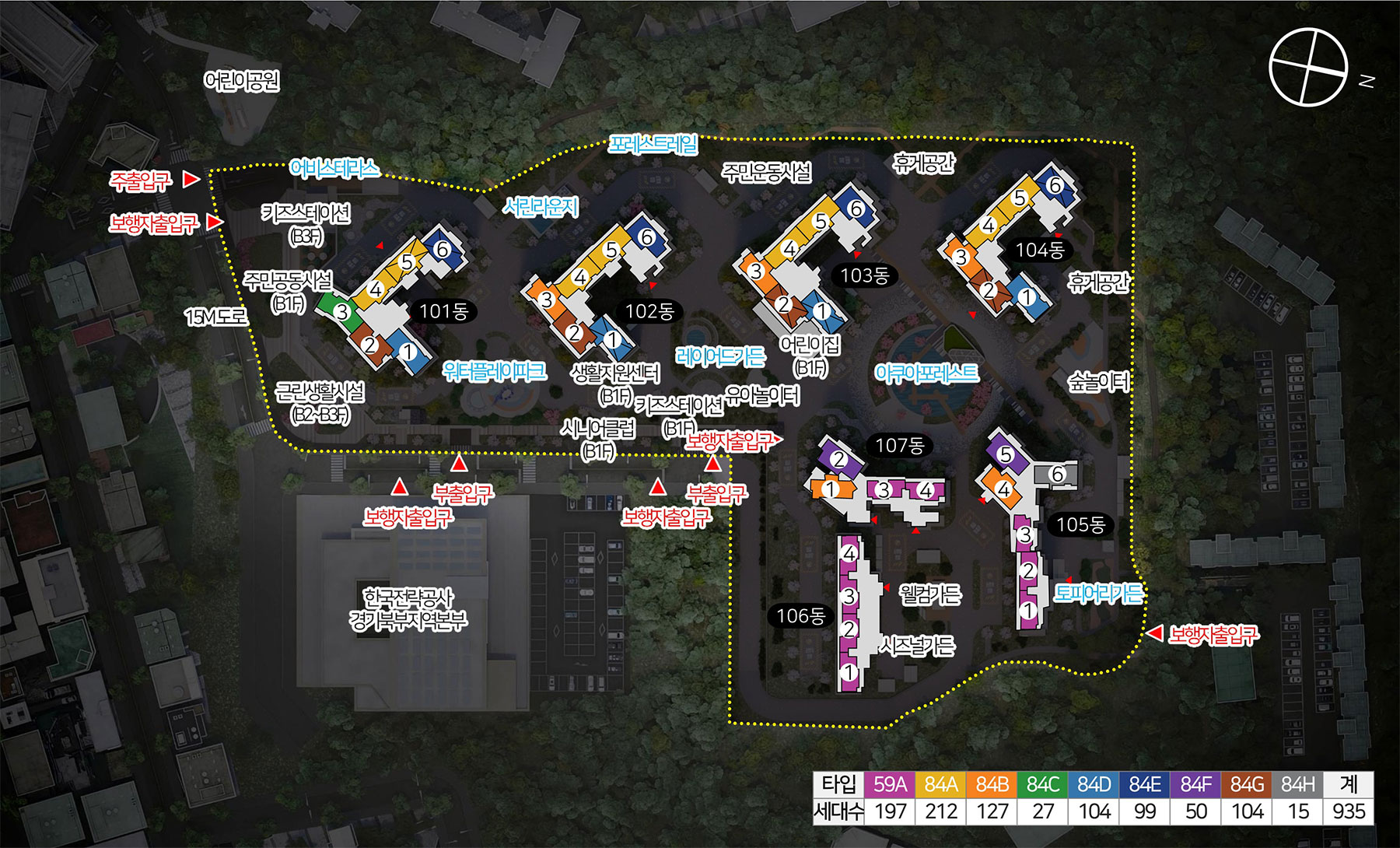
Task: Click the 아쿠아포레스트 map label
Action: (926, 374)
